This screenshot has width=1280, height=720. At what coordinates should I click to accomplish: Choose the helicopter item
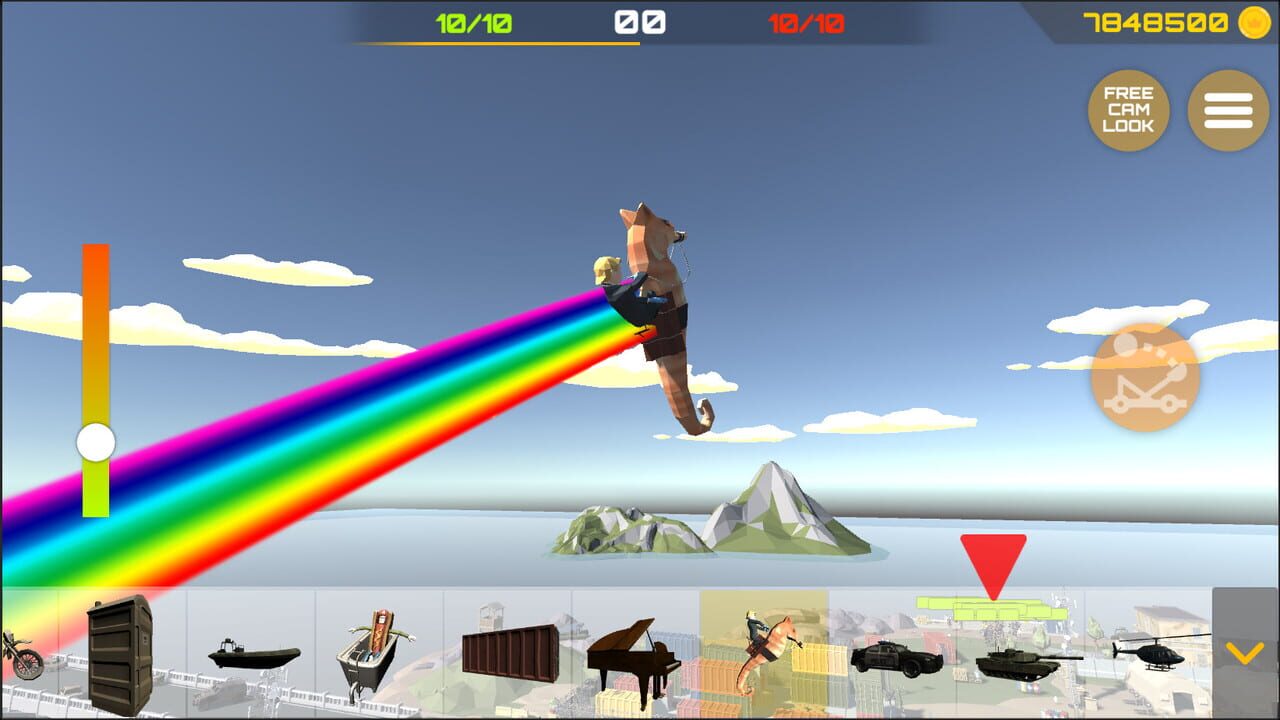1152,655
